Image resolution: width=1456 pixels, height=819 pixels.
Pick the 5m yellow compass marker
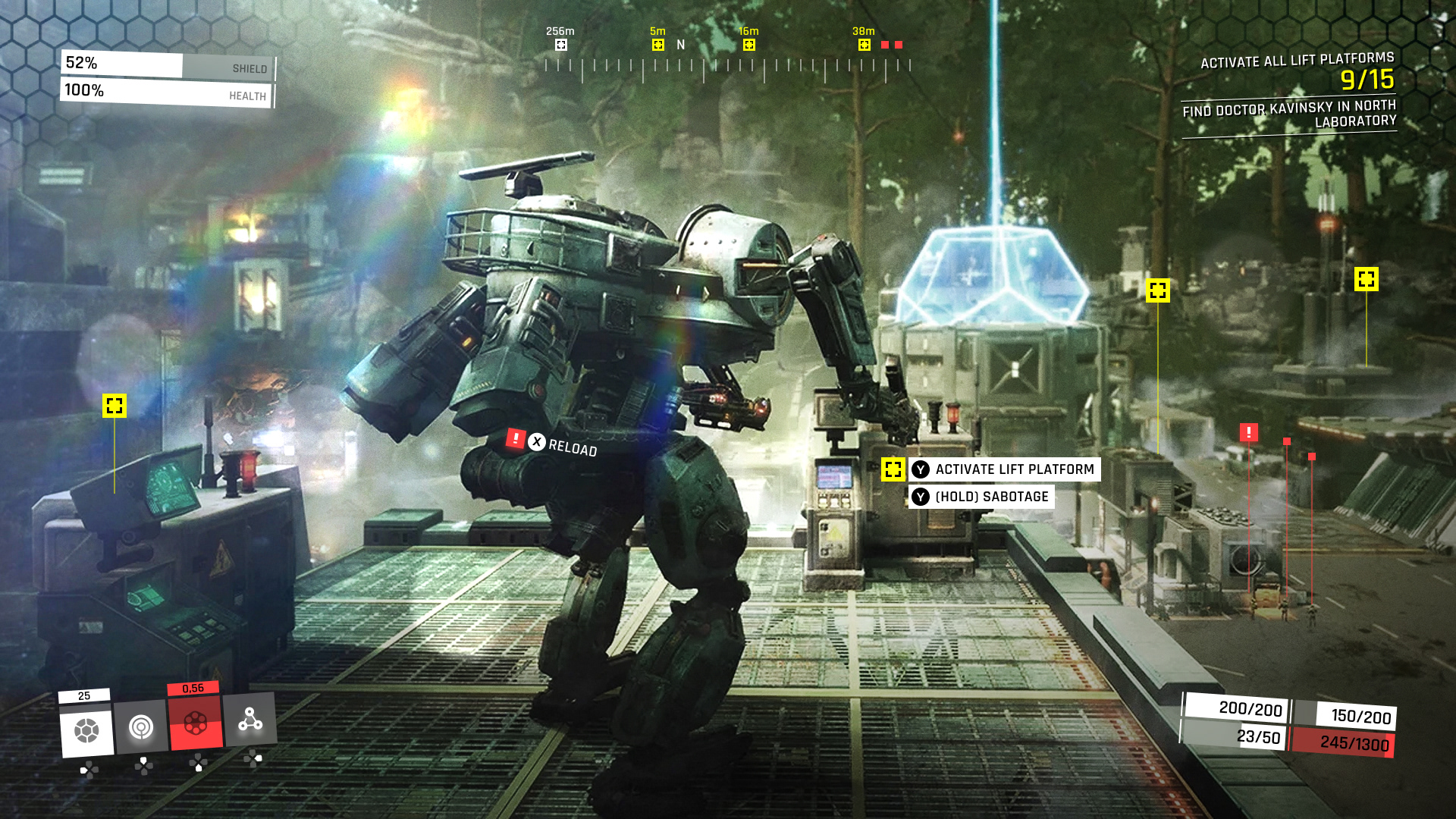[658, 45]
